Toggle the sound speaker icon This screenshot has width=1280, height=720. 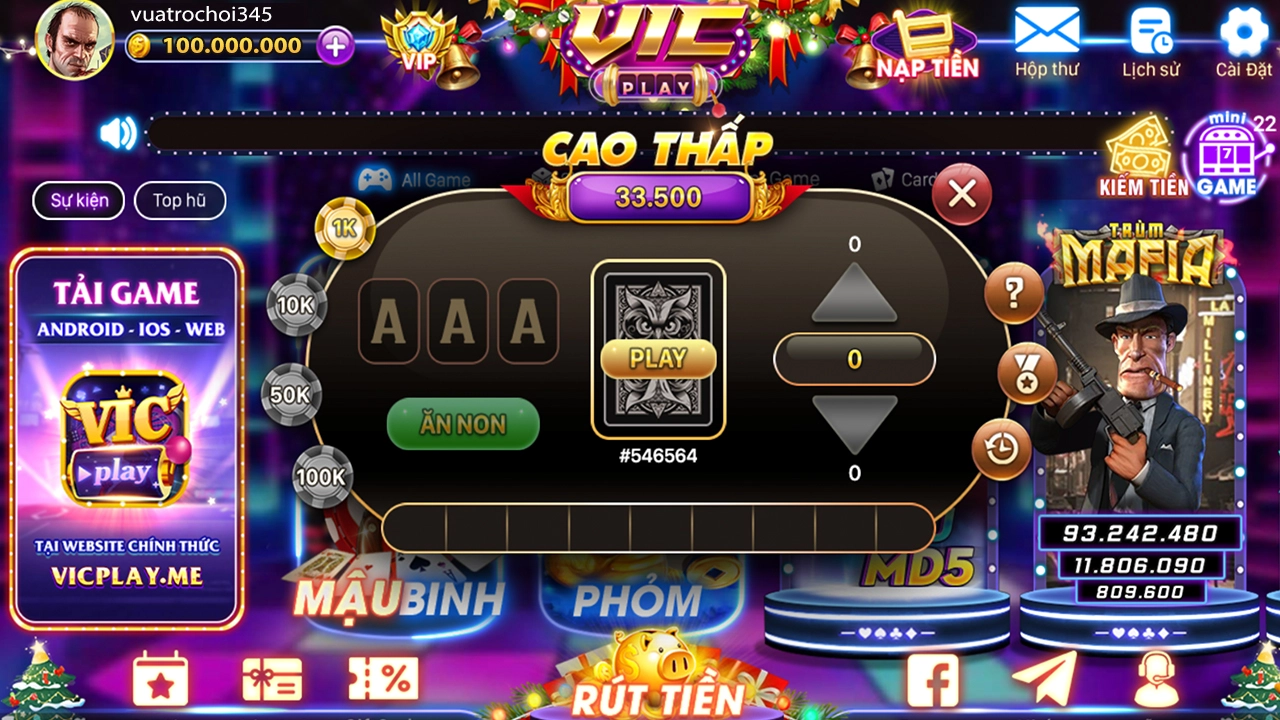pos(118,133)
